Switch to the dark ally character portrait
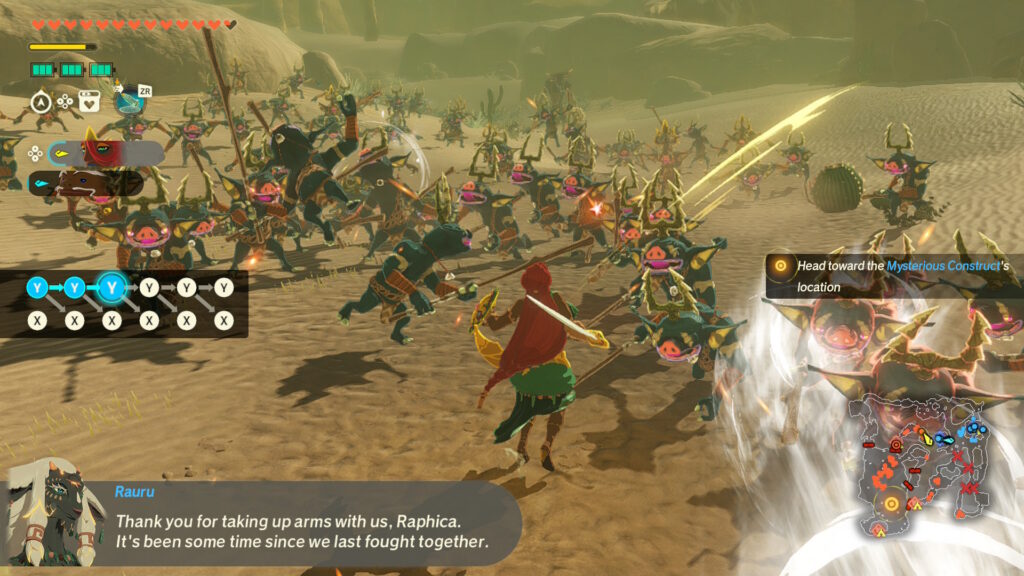This screenshot has width=1024, height=576. (85, 184)
